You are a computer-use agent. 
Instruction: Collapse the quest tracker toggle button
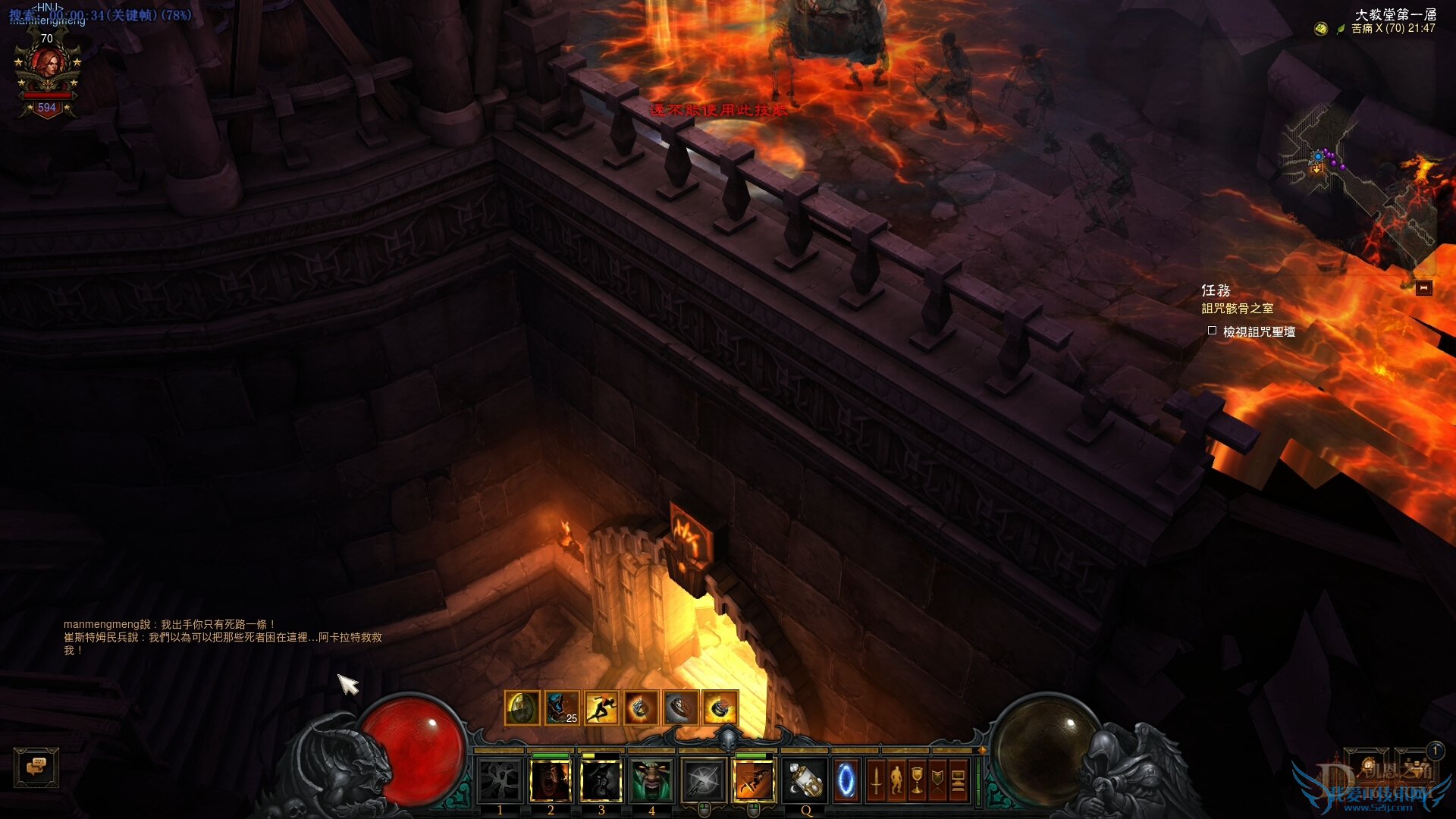pos(1423,288)
